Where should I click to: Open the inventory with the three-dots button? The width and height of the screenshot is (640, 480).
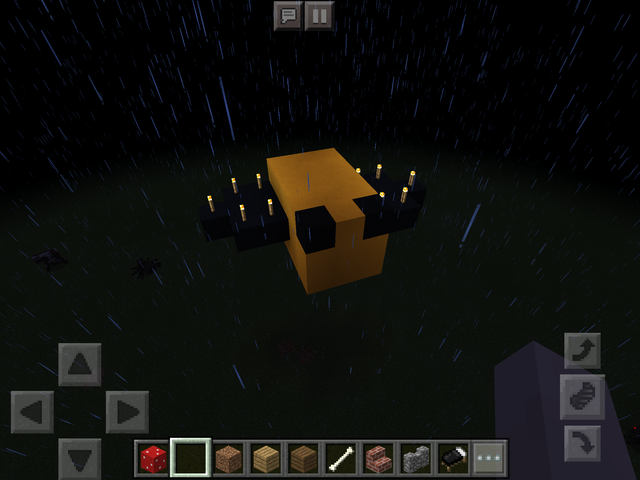489,459
